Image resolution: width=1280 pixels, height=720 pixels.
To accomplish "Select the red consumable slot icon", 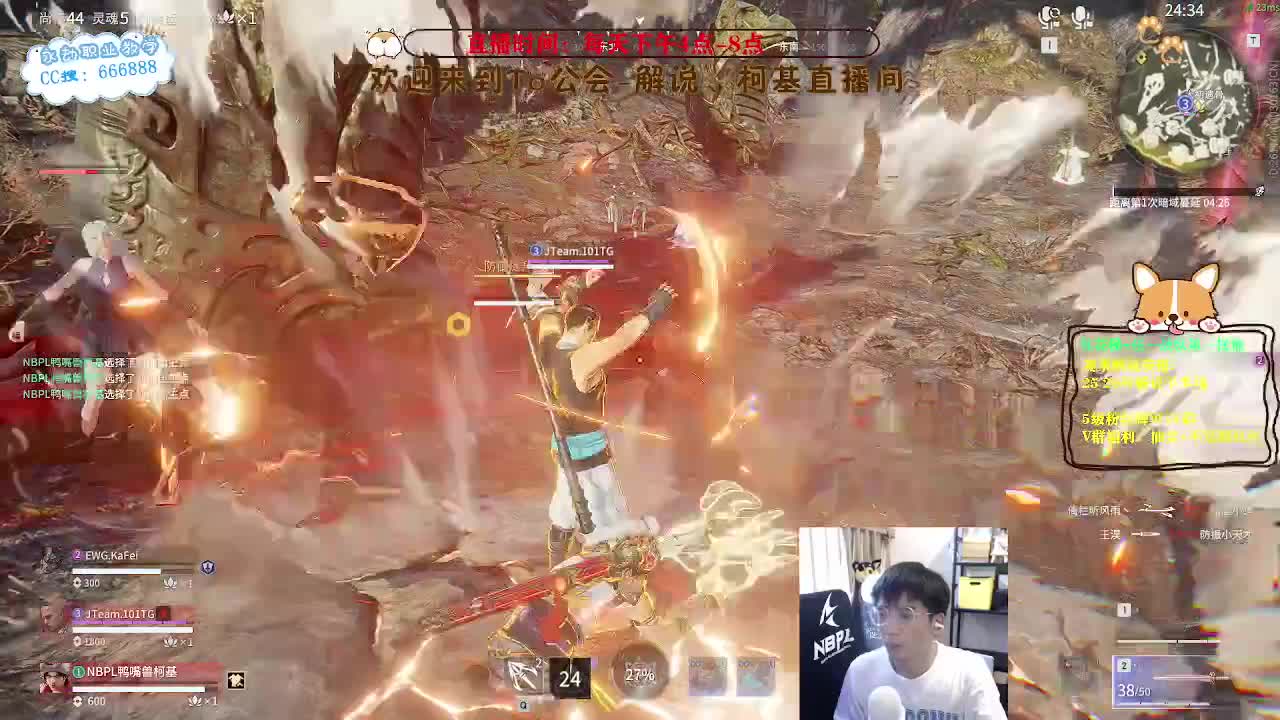I will coord(706,672).
